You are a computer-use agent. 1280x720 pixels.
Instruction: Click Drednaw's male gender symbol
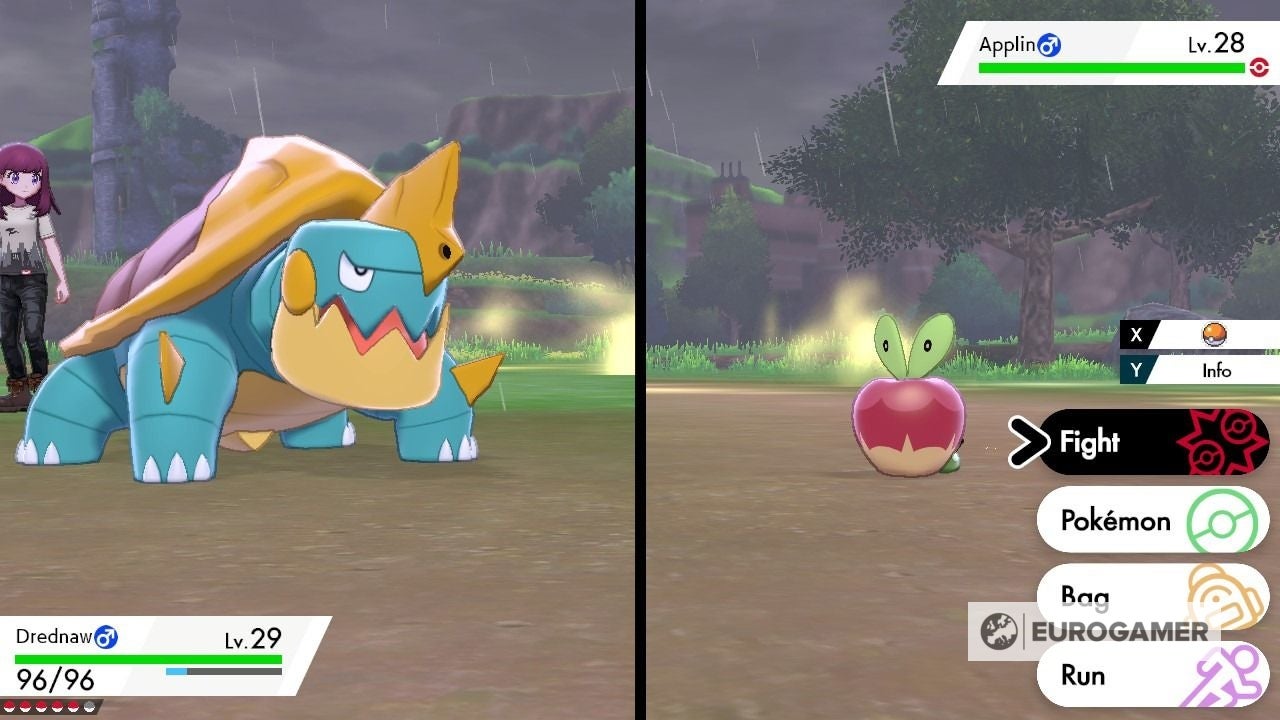pyautogui.click(x=107, y=637)
